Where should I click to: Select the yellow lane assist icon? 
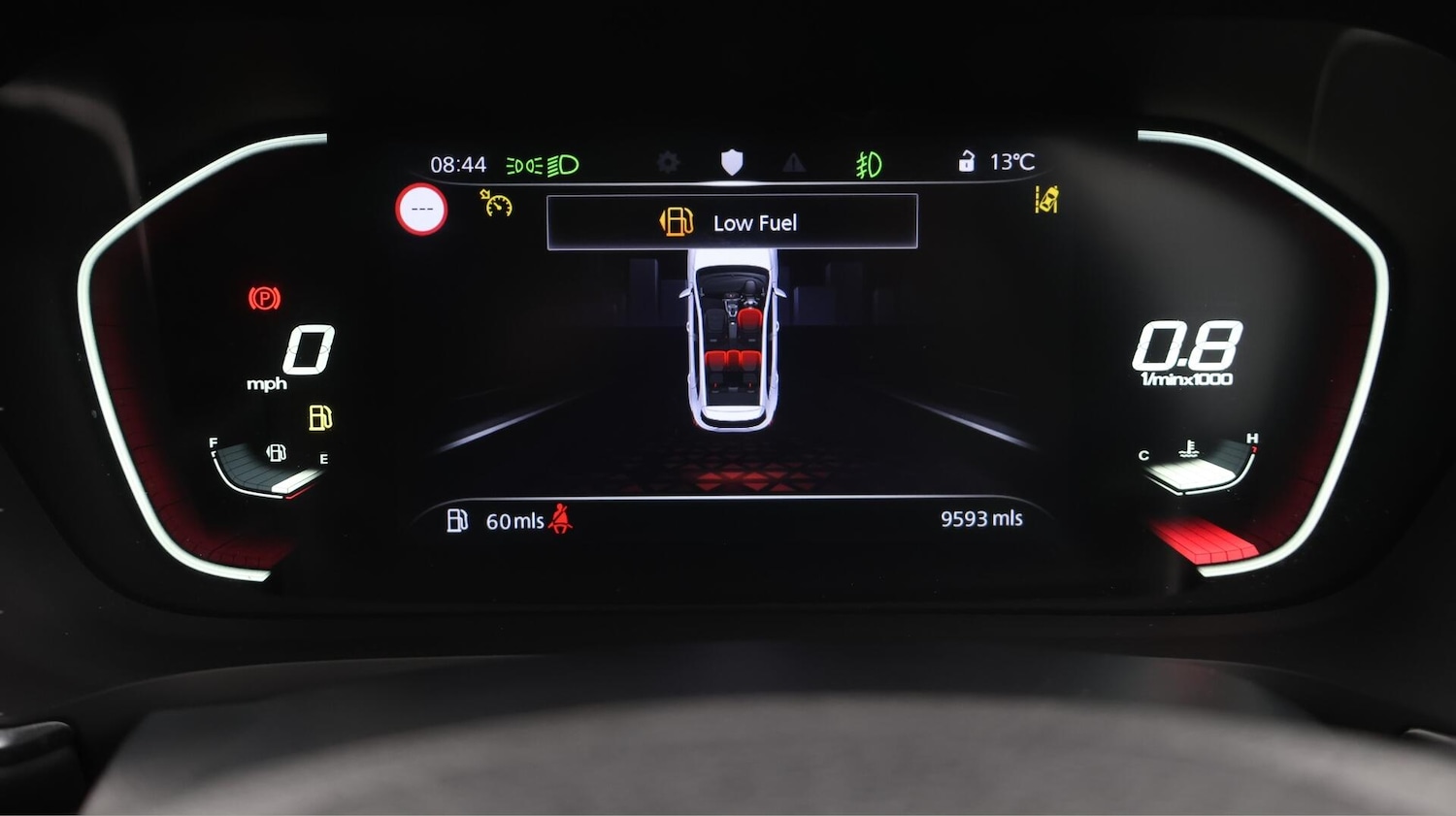[1046, 200]
